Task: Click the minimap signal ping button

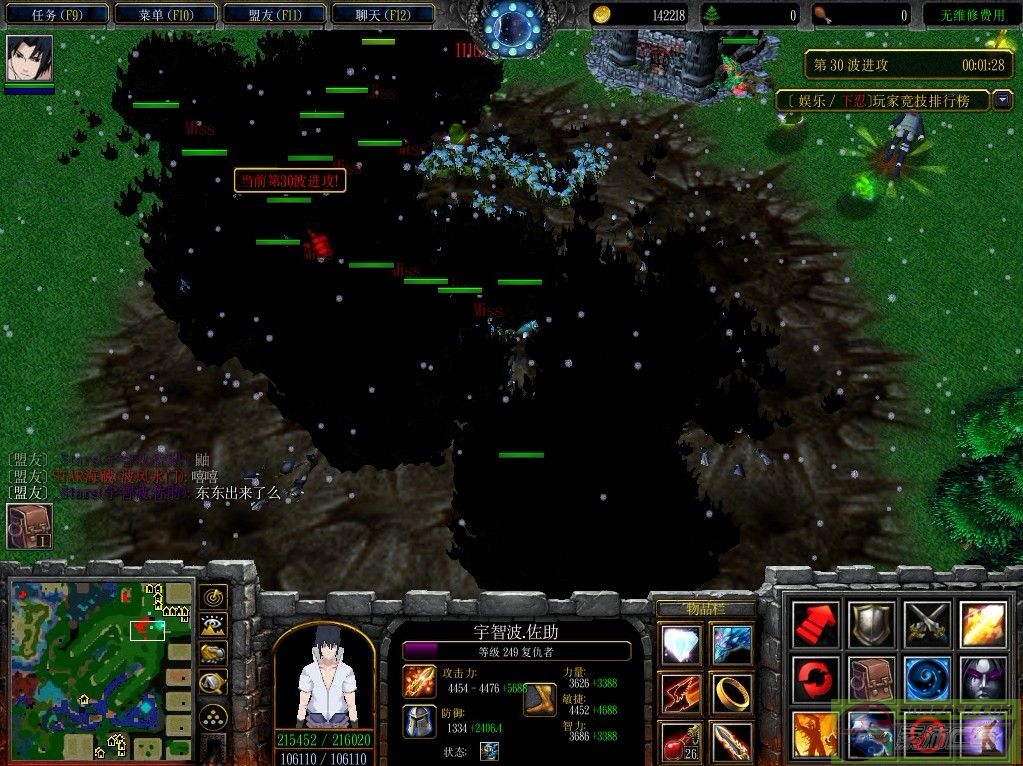Action: [x=213, y=597]
